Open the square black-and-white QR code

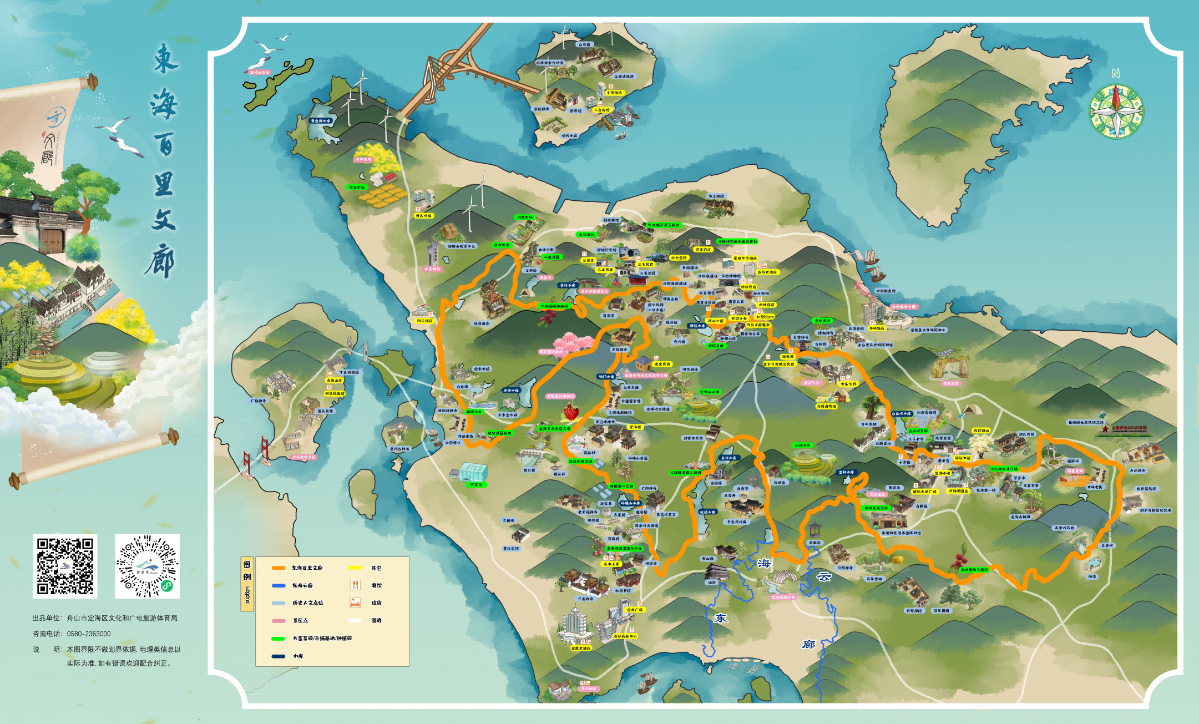[x=66, y=566]
